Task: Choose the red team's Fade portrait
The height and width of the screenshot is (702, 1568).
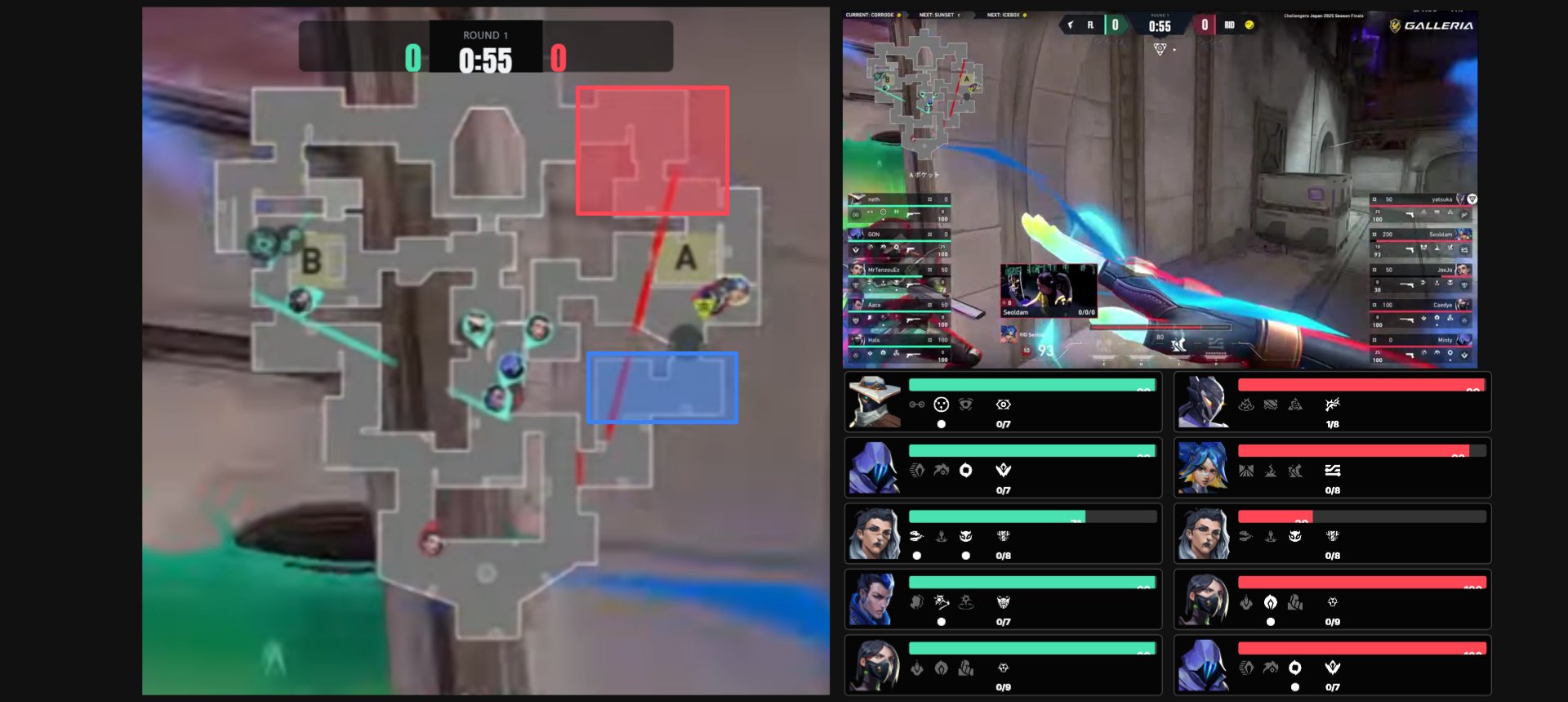Action: coord(1204,534)
